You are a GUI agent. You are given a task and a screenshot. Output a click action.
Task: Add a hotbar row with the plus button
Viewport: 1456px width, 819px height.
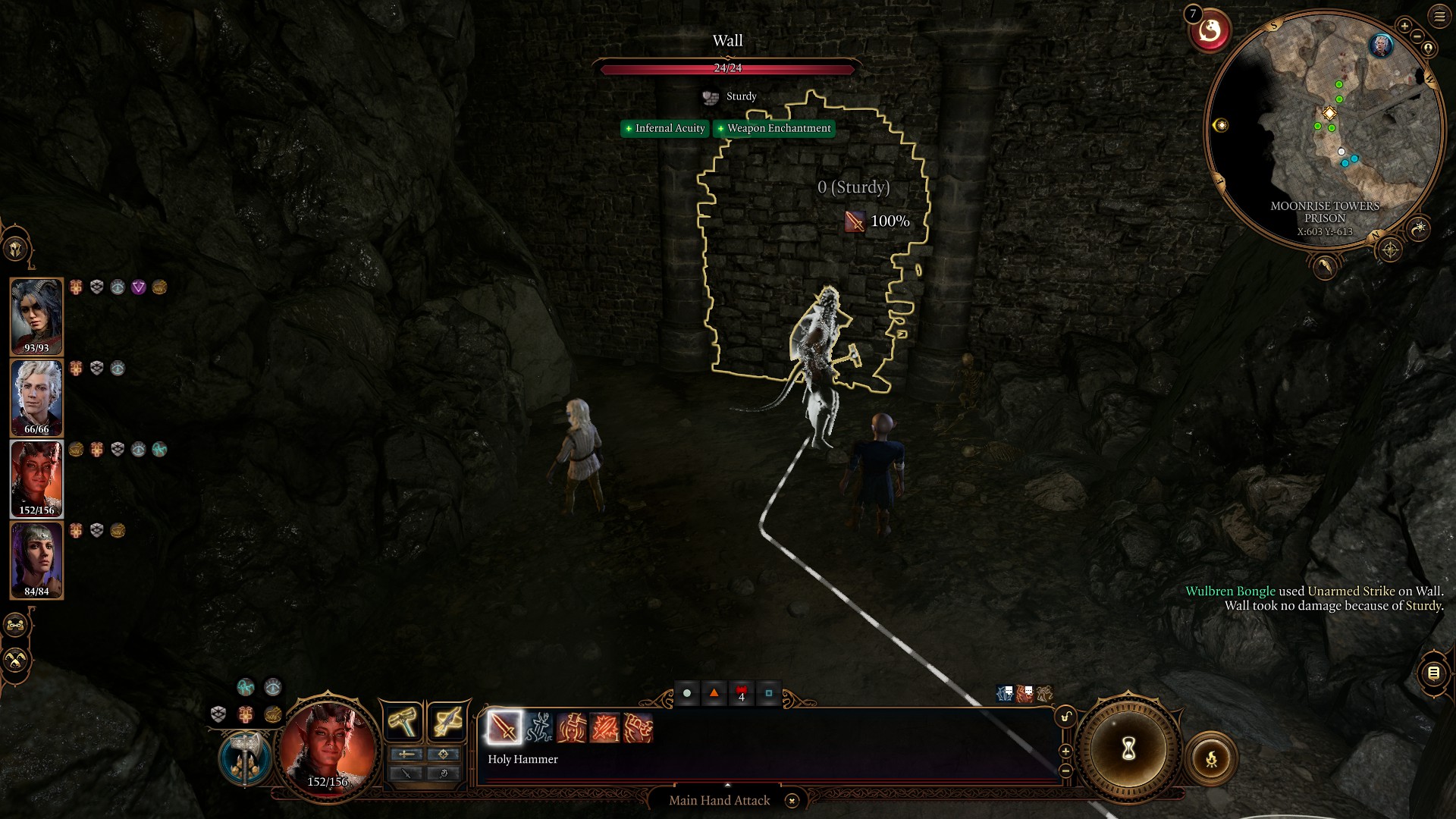coord(1065,751)
